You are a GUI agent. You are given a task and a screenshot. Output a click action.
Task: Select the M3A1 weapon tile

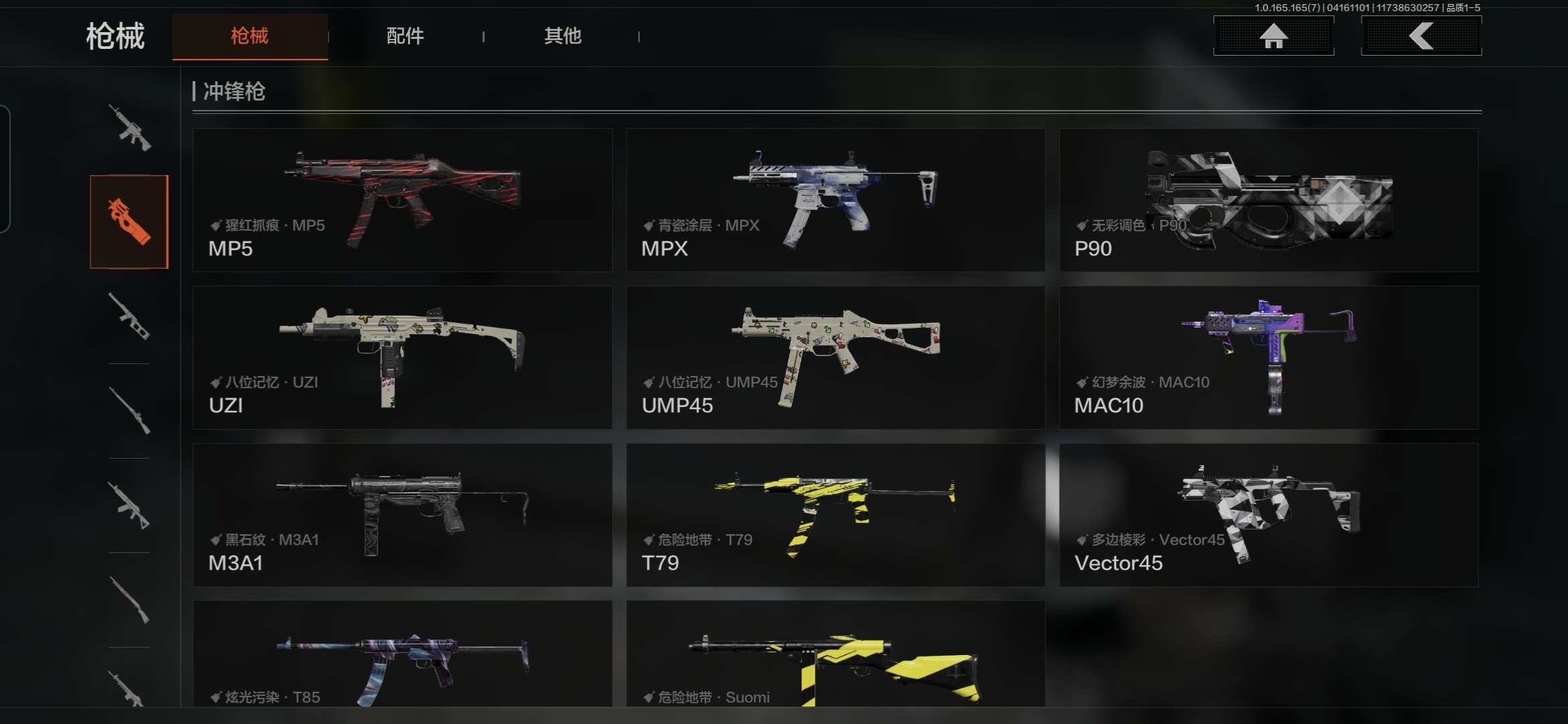click(402, 515)
